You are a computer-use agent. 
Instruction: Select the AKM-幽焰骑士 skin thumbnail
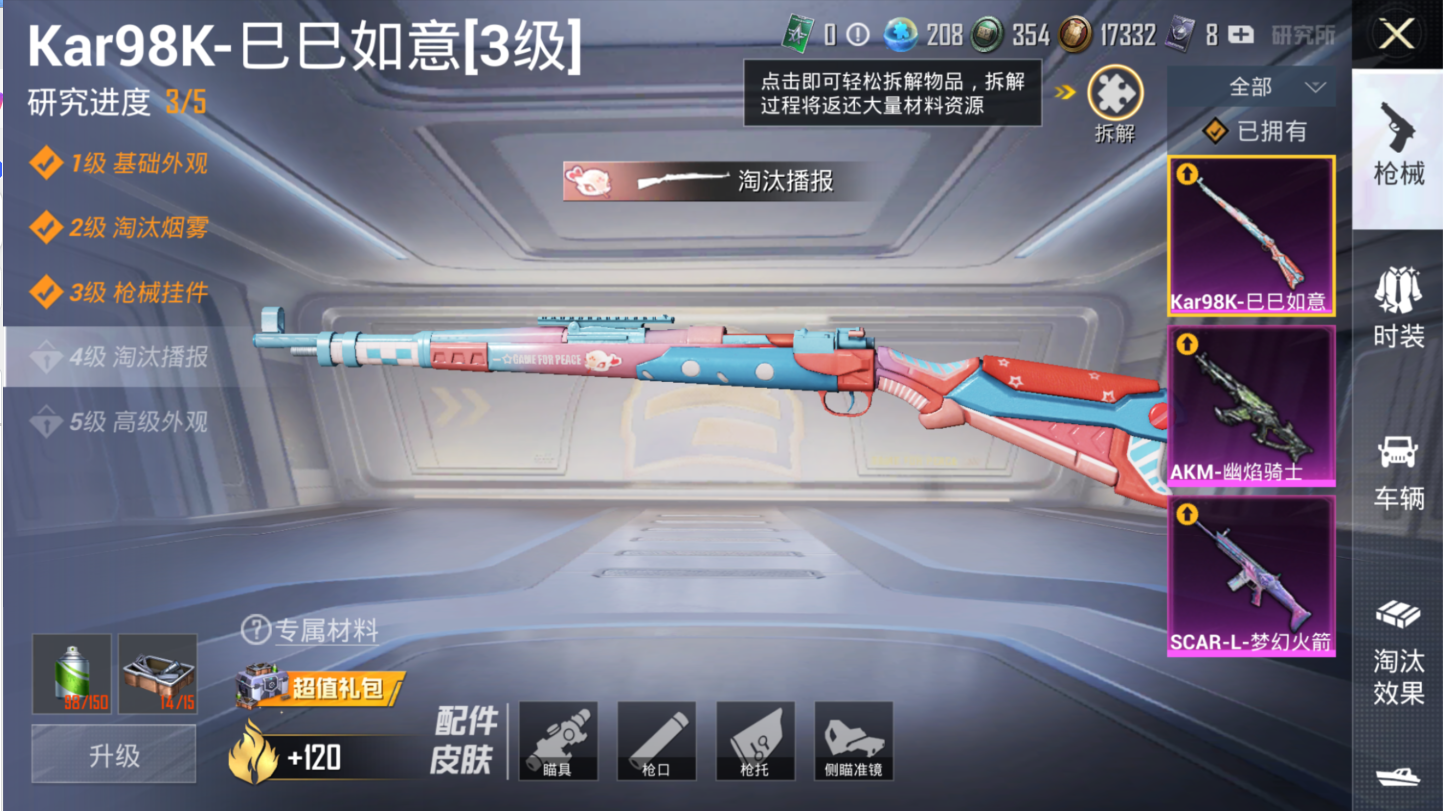click(x=1251, y=405)
